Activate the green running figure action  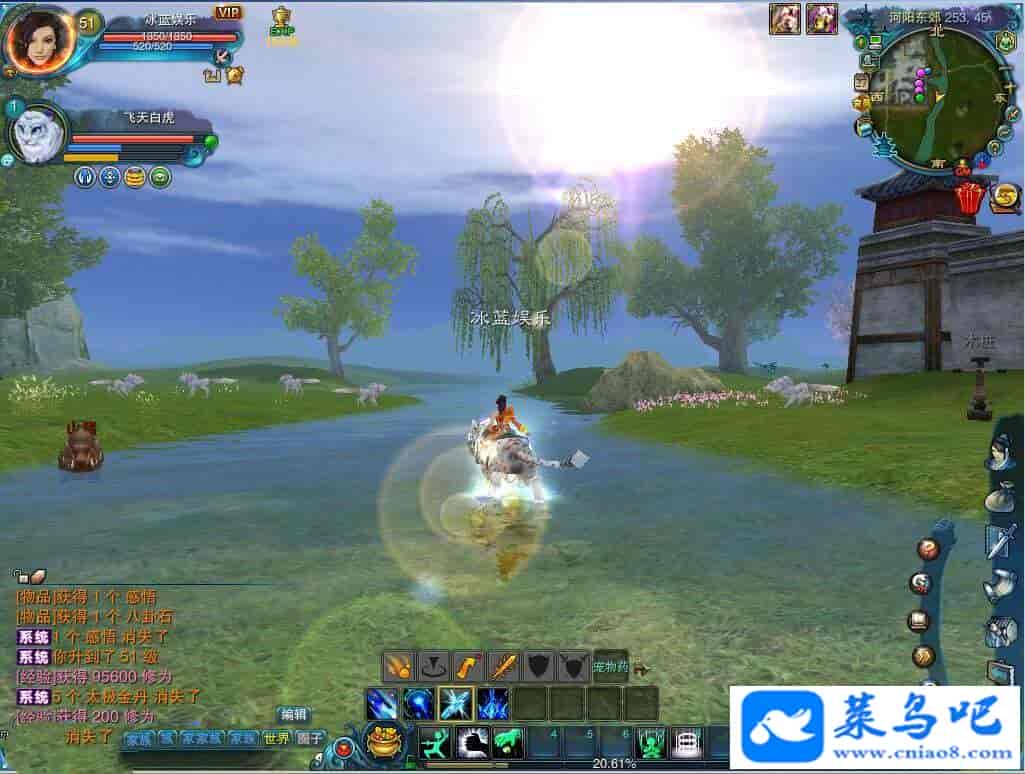point(435,742)
